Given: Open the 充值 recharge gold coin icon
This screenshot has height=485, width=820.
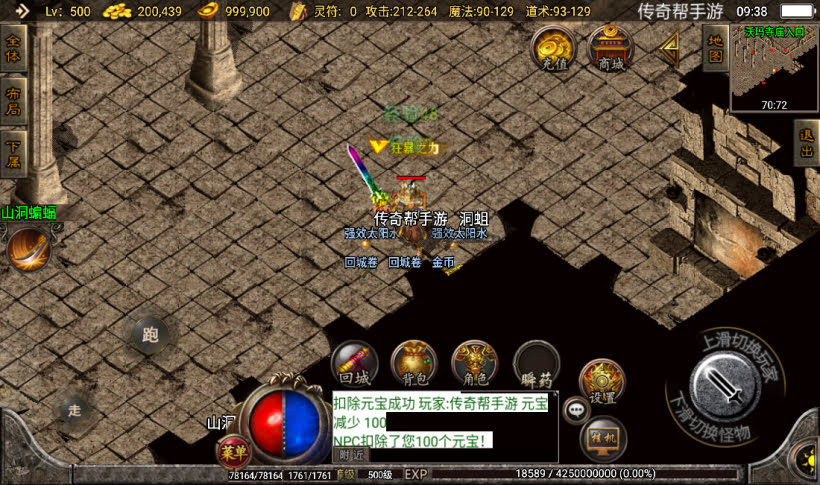Looking at the screenshot, I should [x=552, y=46].
